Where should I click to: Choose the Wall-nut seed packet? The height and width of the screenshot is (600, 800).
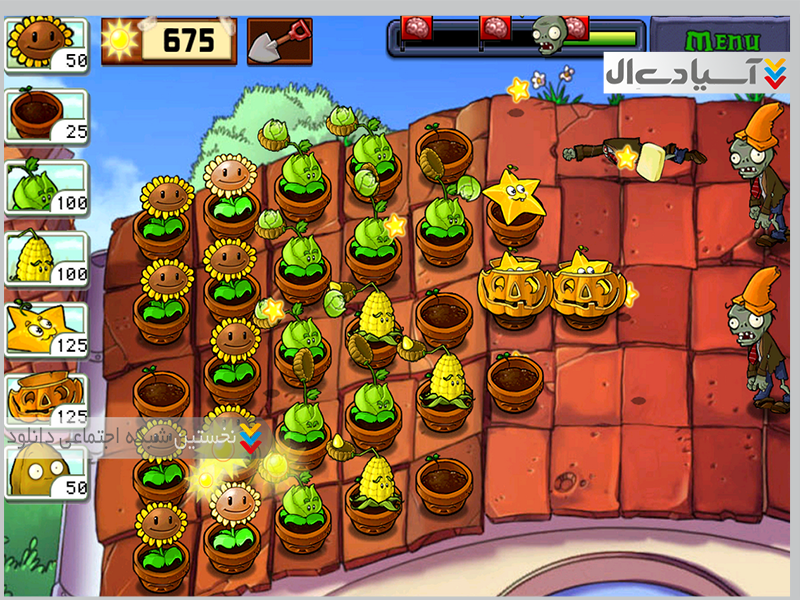[47, 470]
